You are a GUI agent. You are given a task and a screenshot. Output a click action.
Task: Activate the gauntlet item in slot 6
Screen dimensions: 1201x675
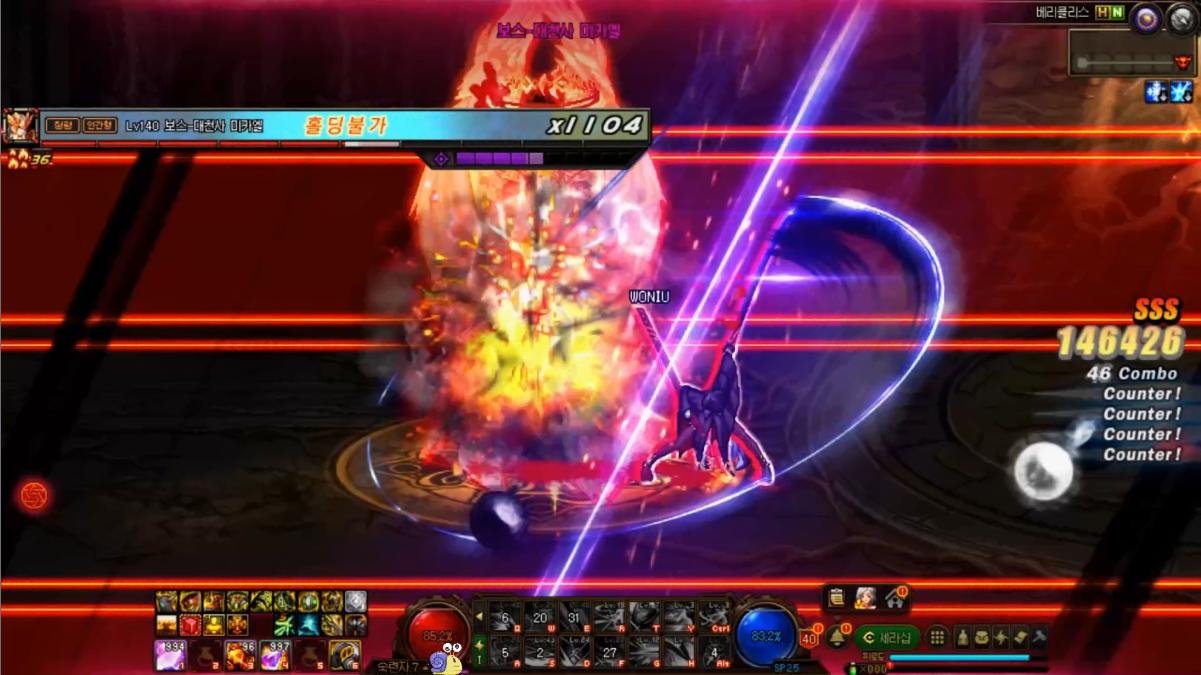tap(344, 655)
